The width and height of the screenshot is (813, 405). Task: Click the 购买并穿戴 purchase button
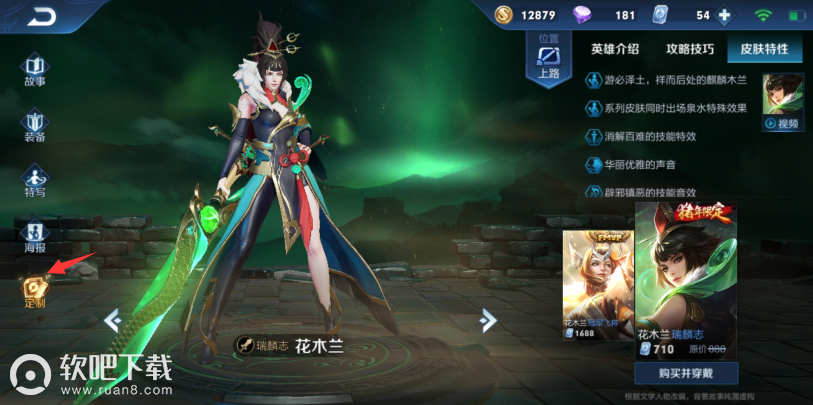click(x=686, y=374)
